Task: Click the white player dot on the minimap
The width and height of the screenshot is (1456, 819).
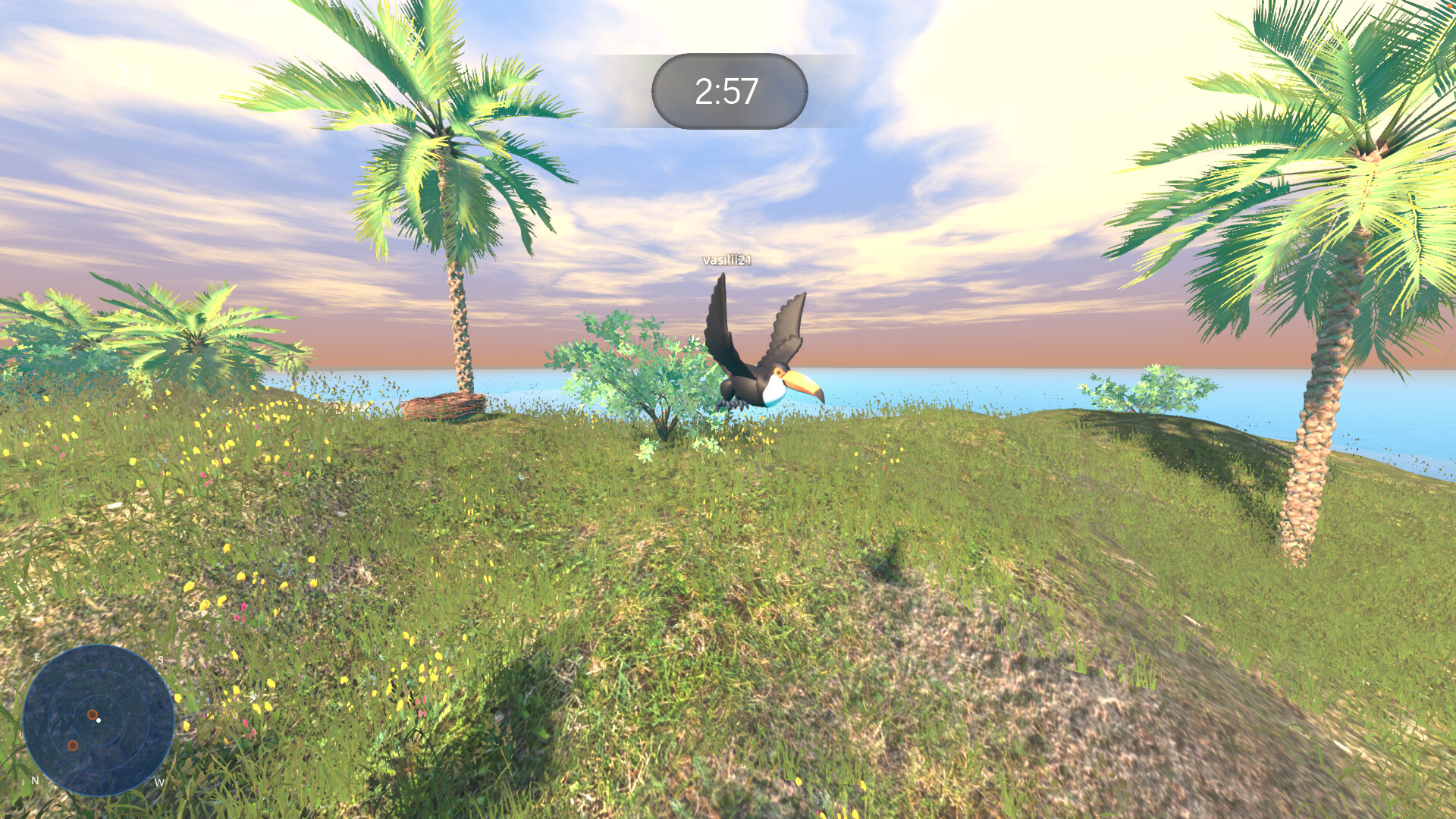Action: (99, 720)
